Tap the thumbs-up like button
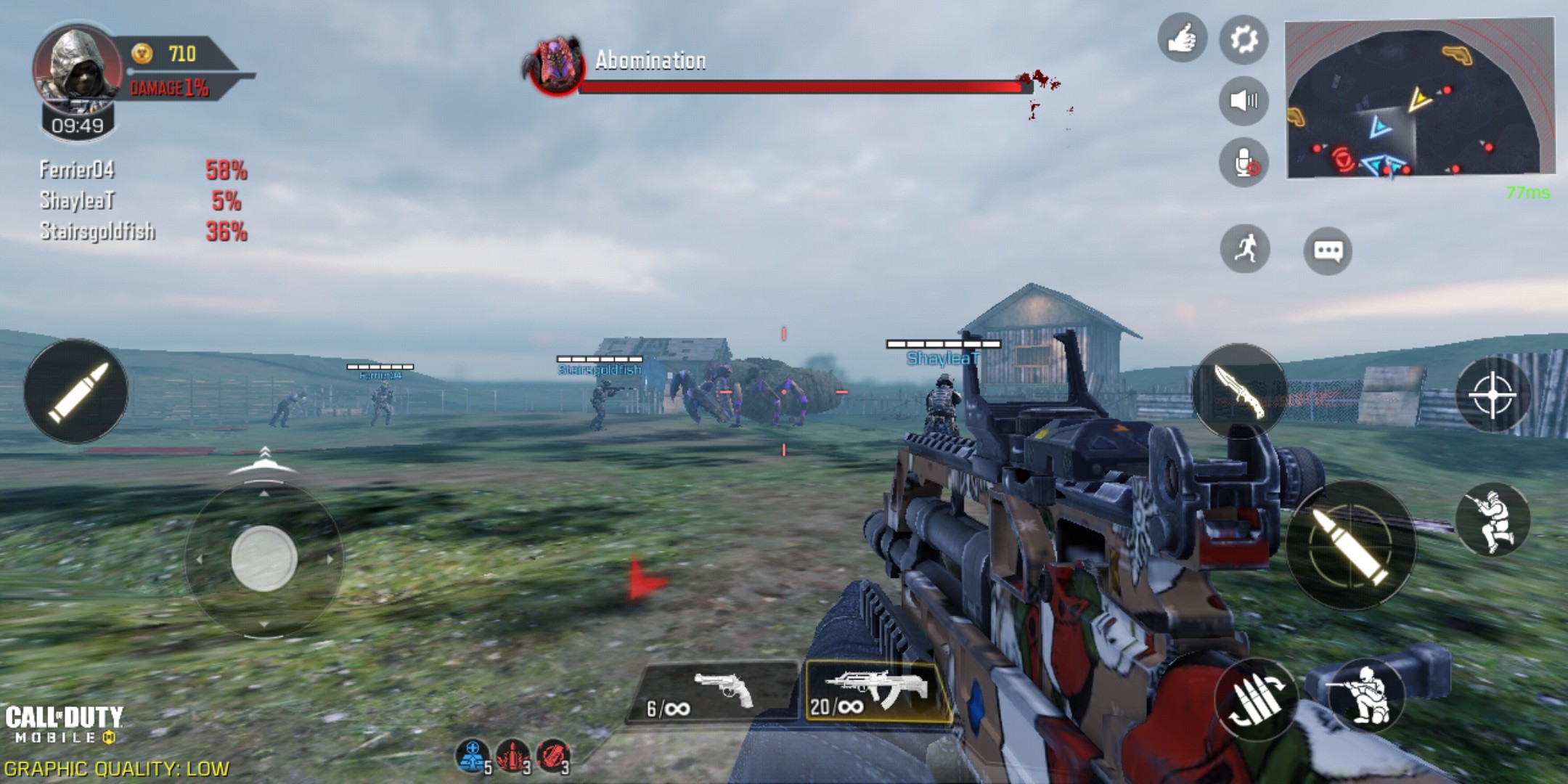 (1182, 38)
